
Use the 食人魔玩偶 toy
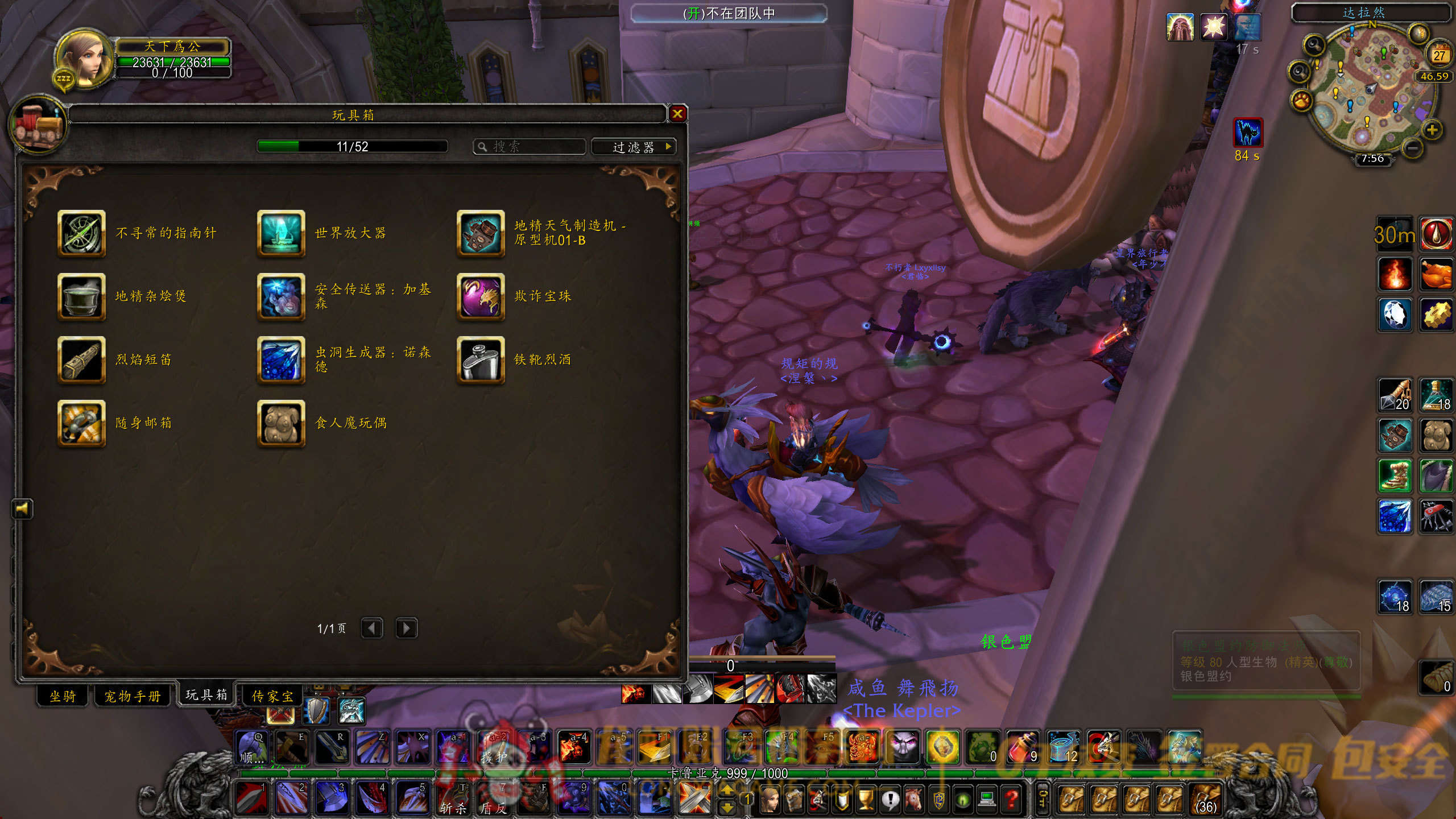[x=281, y=423]
